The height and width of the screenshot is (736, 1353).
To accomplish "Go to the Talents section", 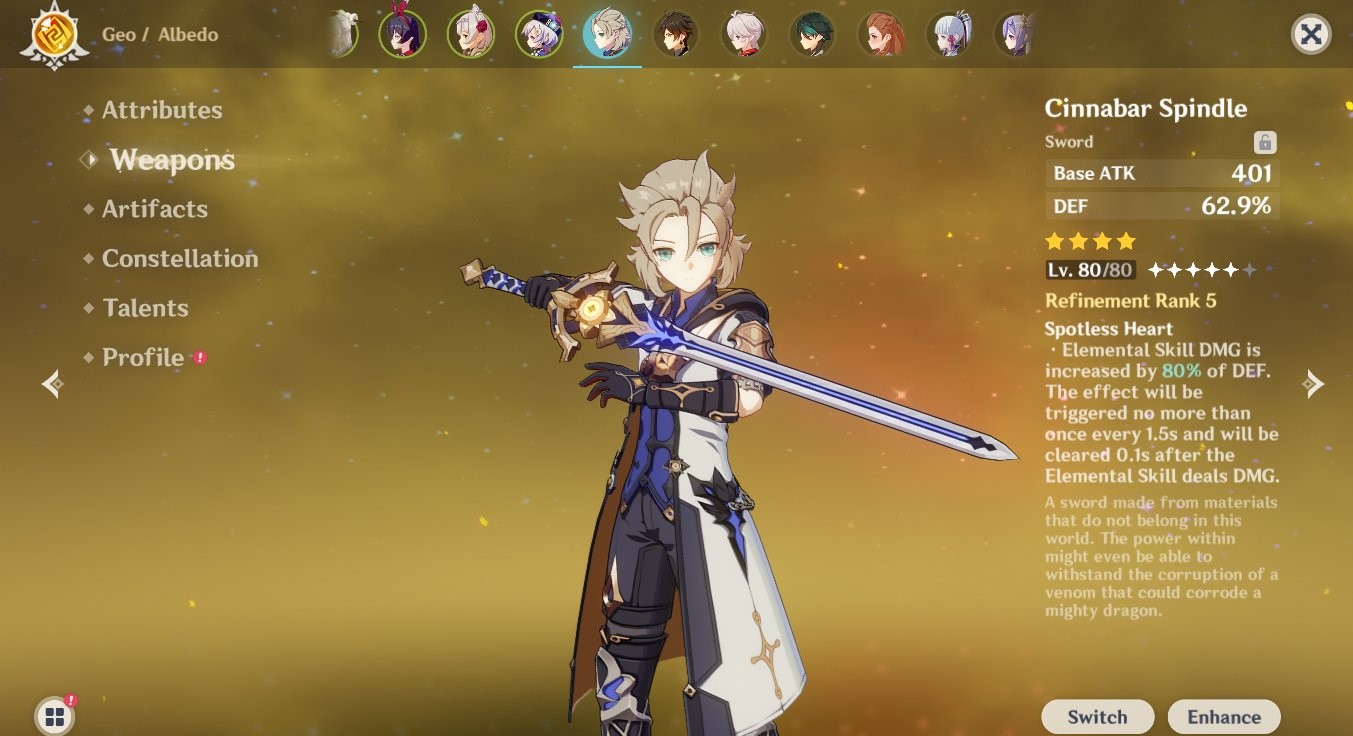I will click(x=145, y=308).
